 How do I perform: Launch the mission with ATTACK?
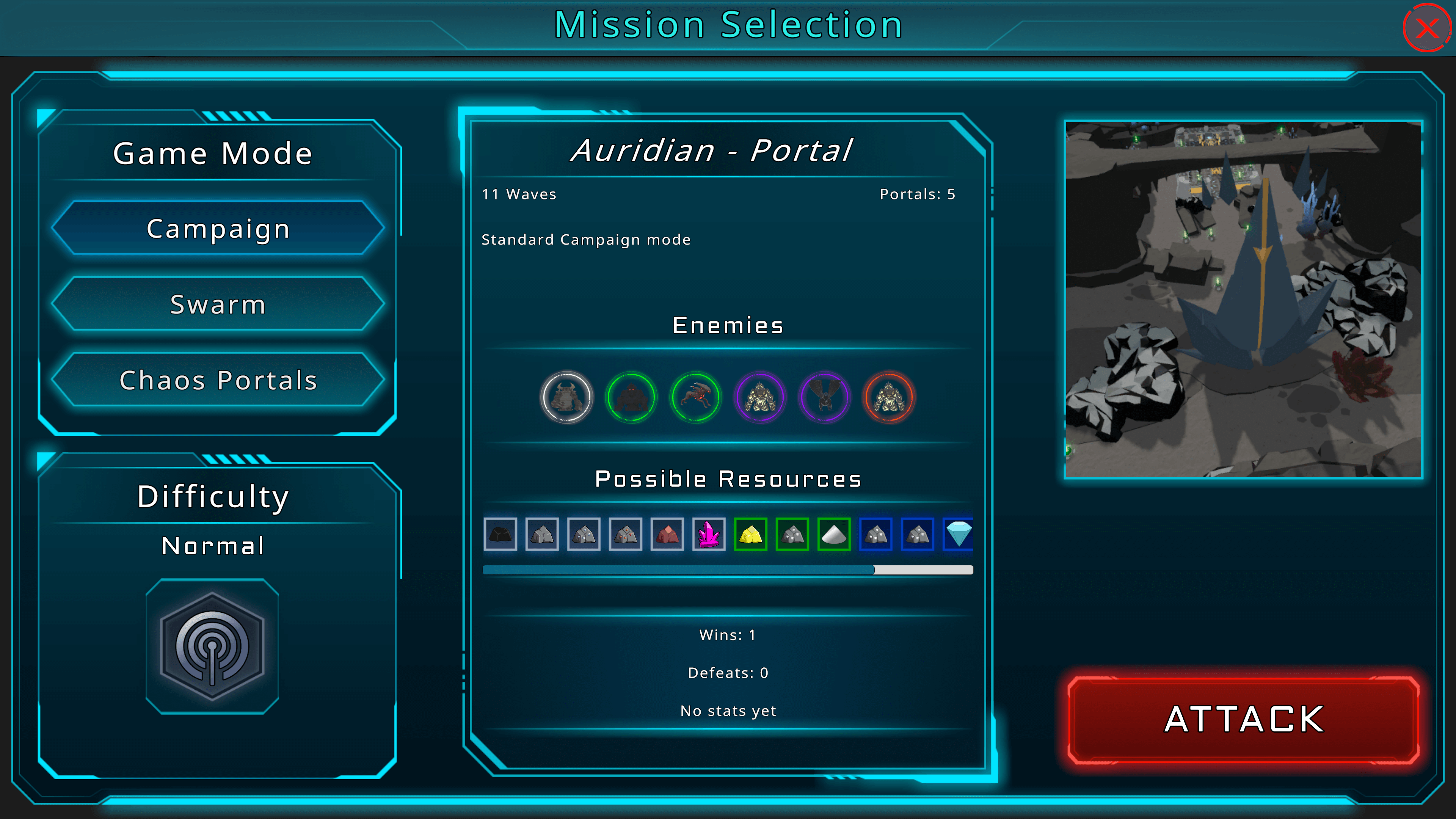click(x=1244, y=720)
